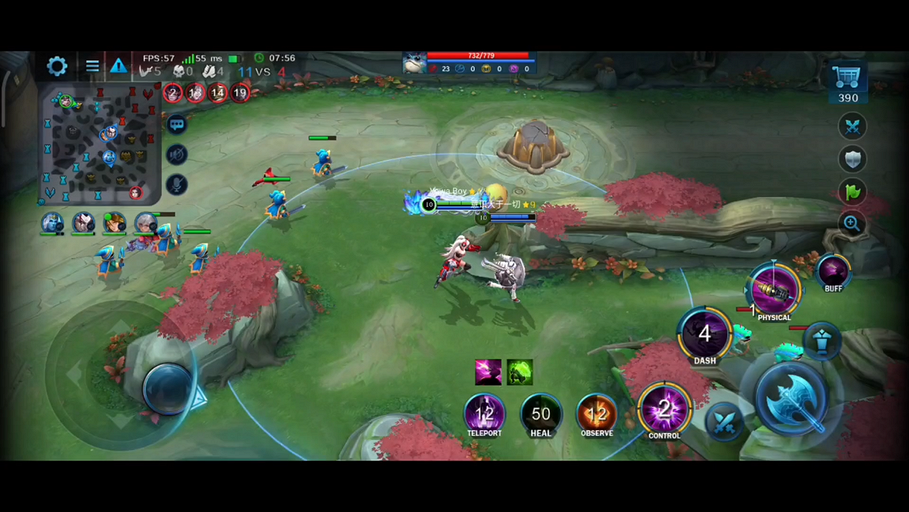The image size is (909, 512).
Task: Activate the Heal spell
Action: point(541,413)
